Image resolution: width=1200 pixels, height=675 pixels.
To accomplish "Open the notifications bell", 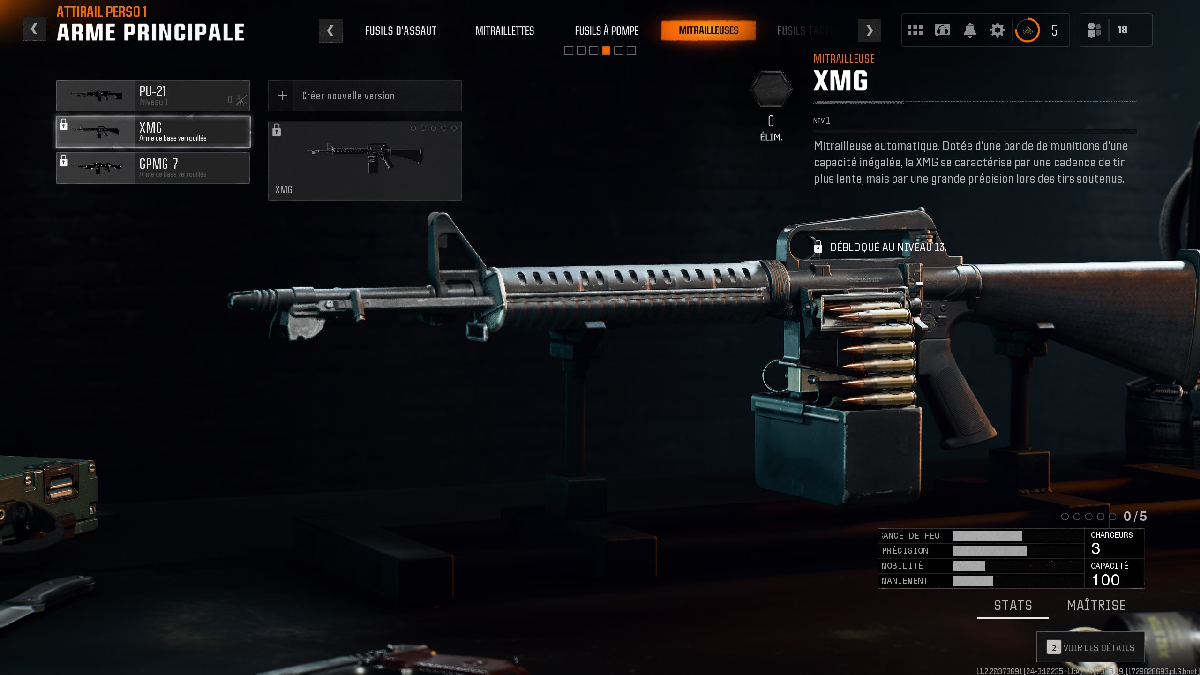I will click(x=969, y=30).
